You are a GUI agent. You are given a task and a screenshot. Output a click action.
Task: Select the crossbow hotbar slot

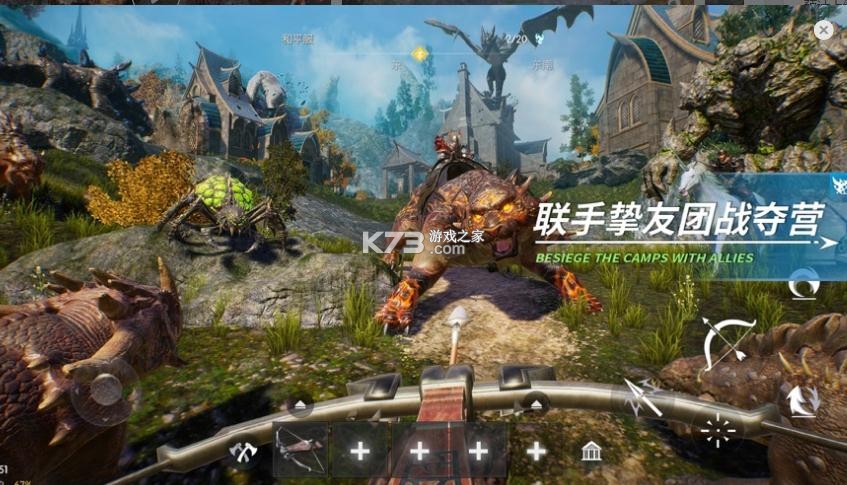pyautogui.click(x=300, y=450)
